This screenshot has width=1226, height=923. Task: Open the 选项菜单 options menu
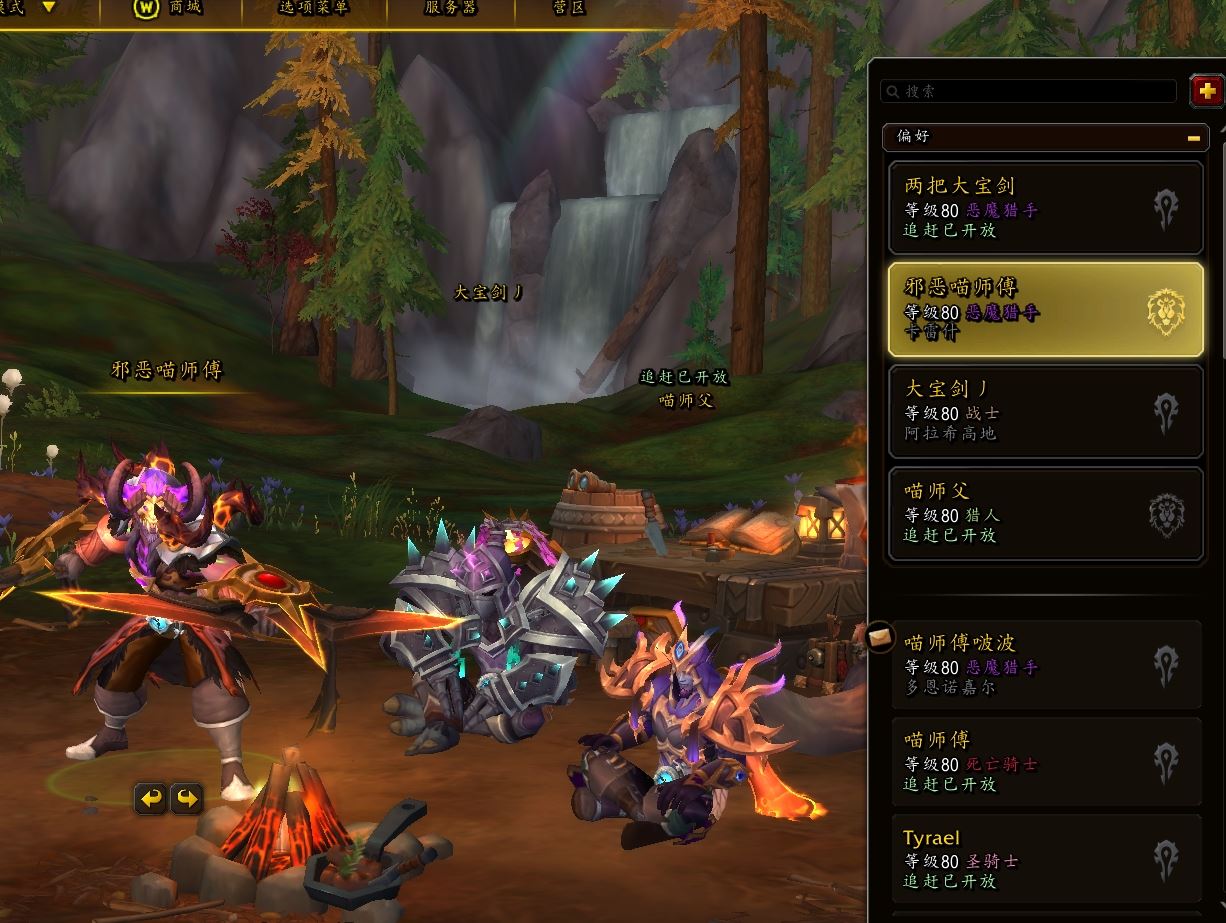tap(314, 8)
